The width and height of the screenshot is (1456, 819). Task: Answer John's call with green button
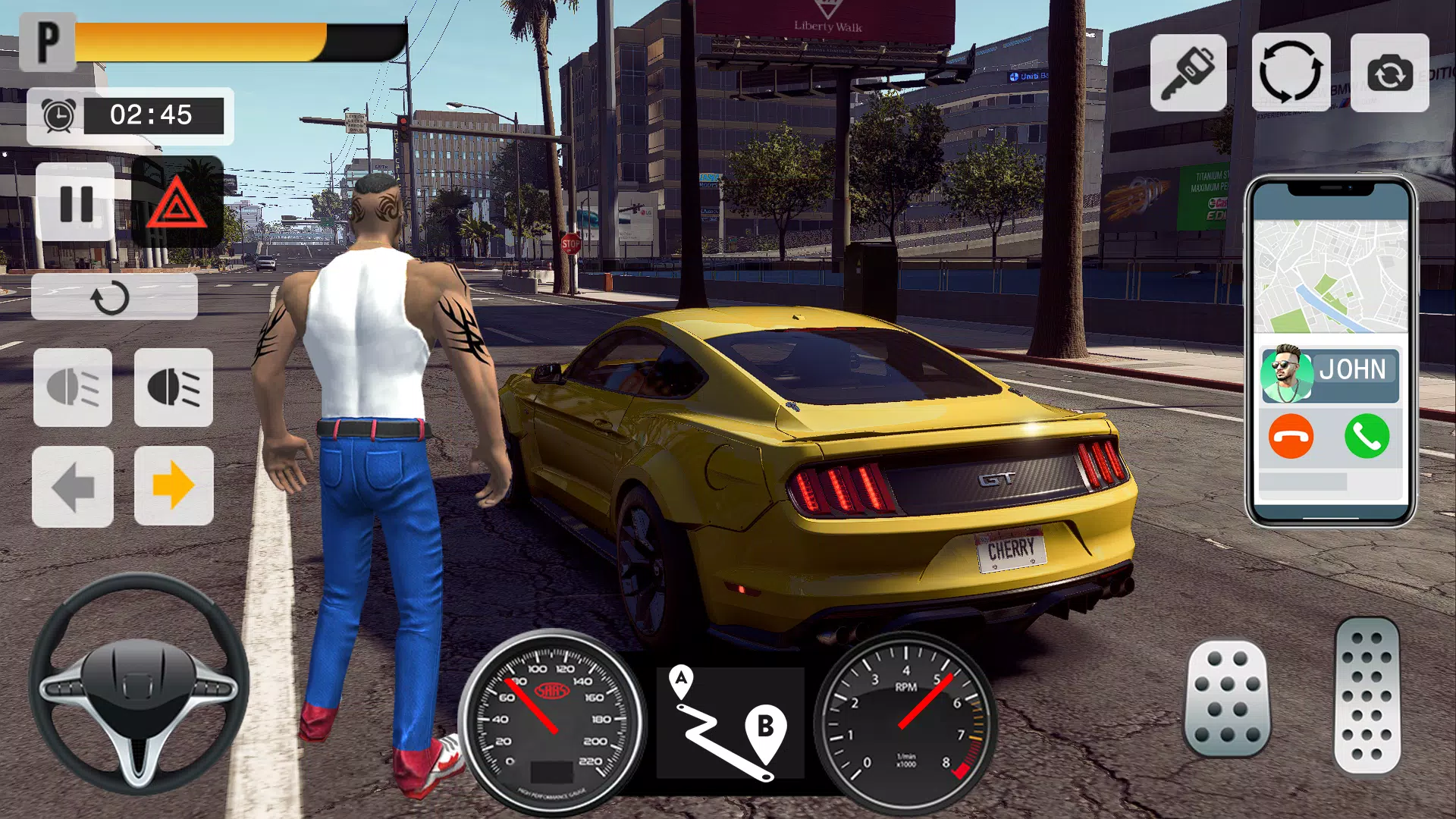coord(1367,436)
